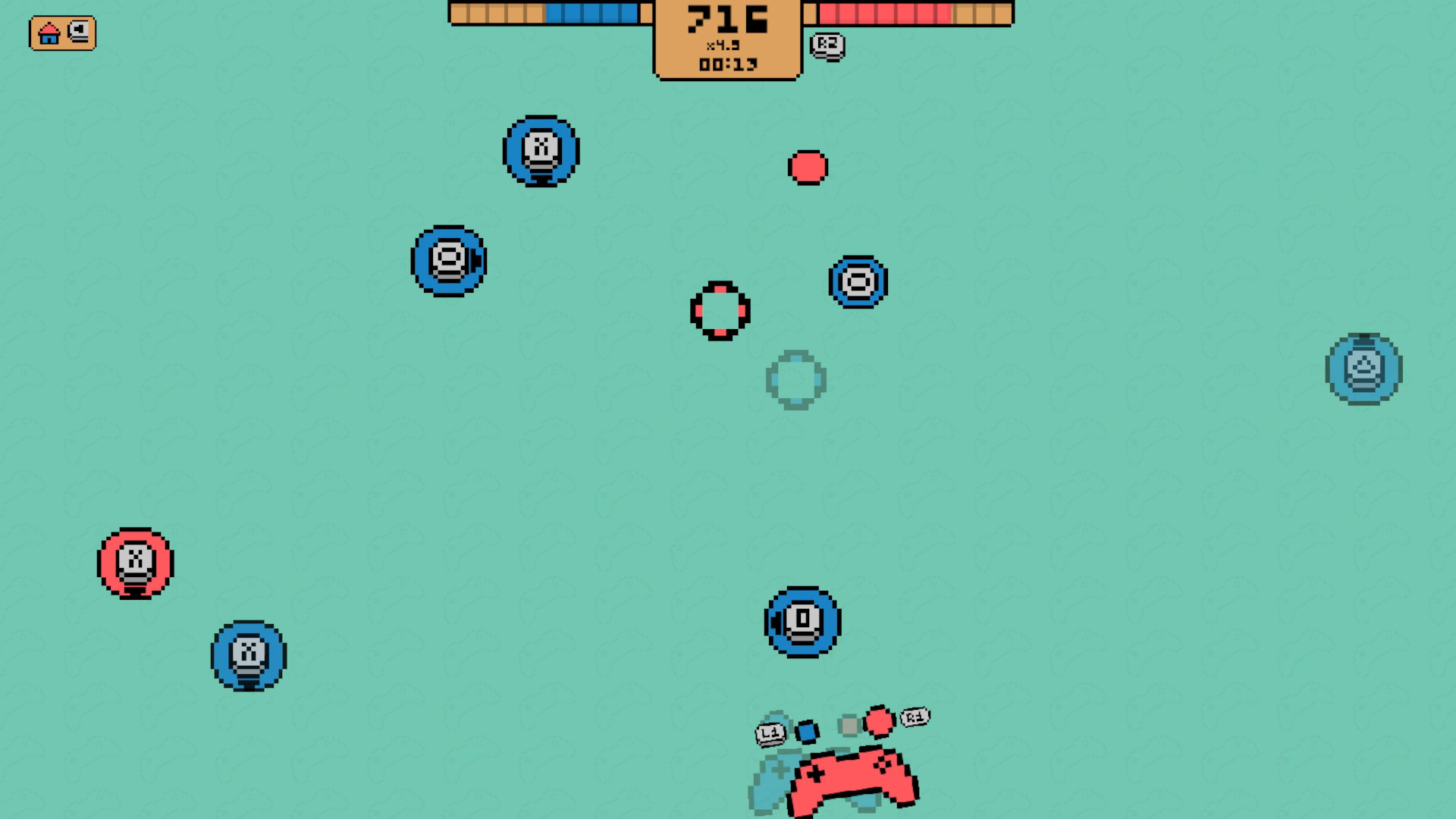
Task: Click the blue circle-face enemy above the player
Action: pos(800,623)
